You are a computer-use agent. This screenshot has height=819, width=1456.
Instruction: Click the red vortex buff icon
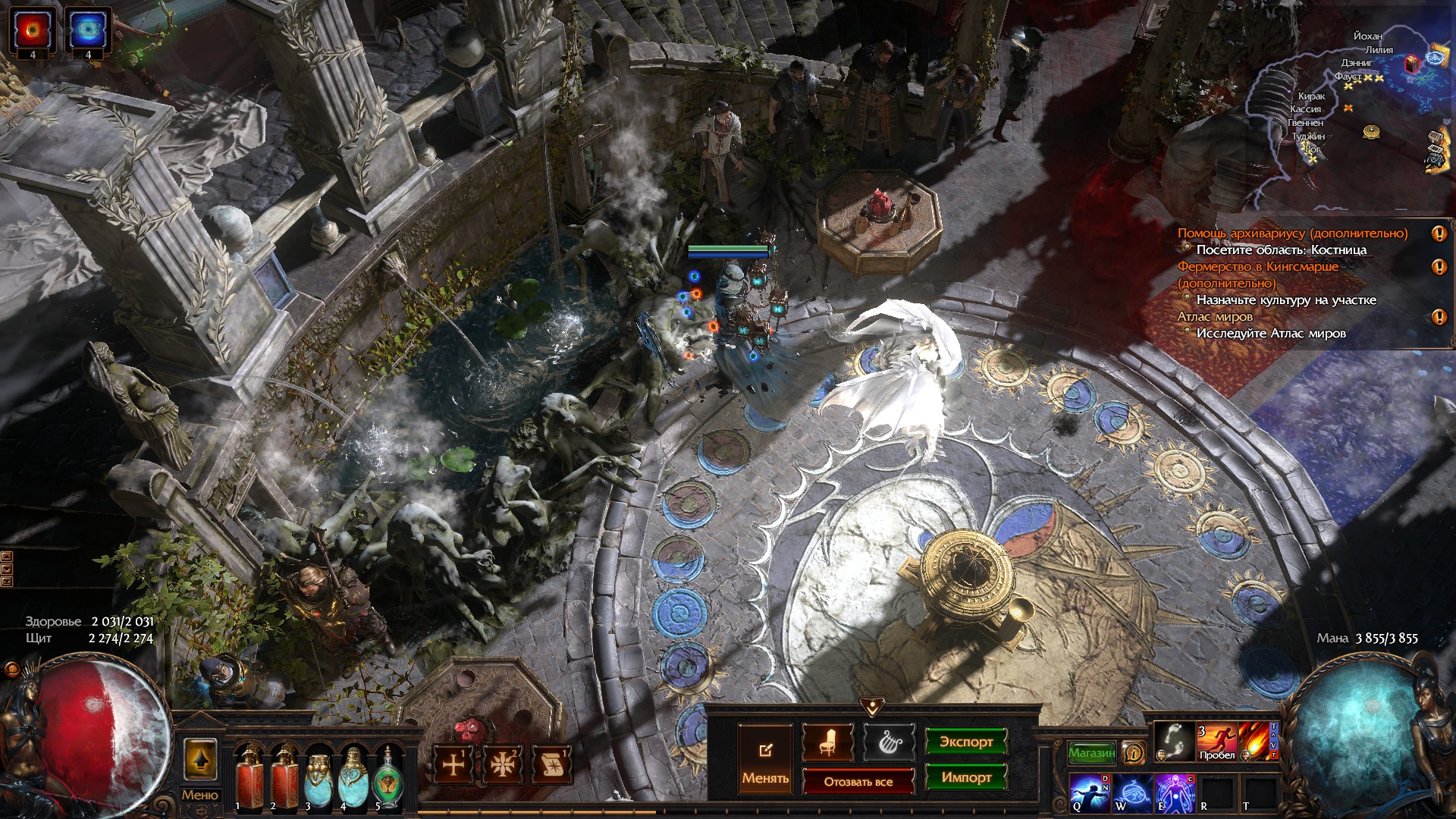[33, 30]
